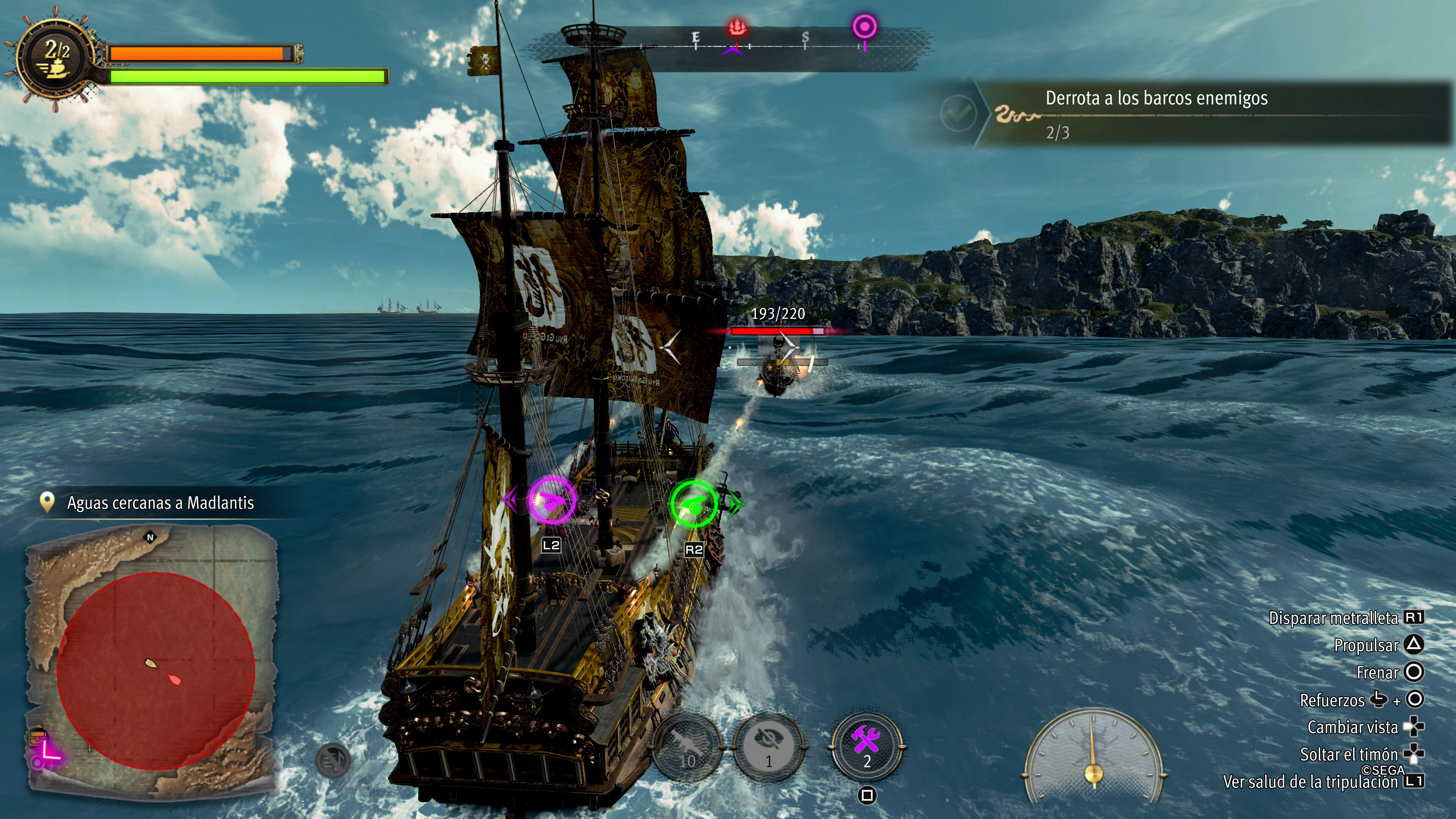Screen dimensions: 1456x819
Task: Fire the green right-side cannon icon
Action: 693,503
